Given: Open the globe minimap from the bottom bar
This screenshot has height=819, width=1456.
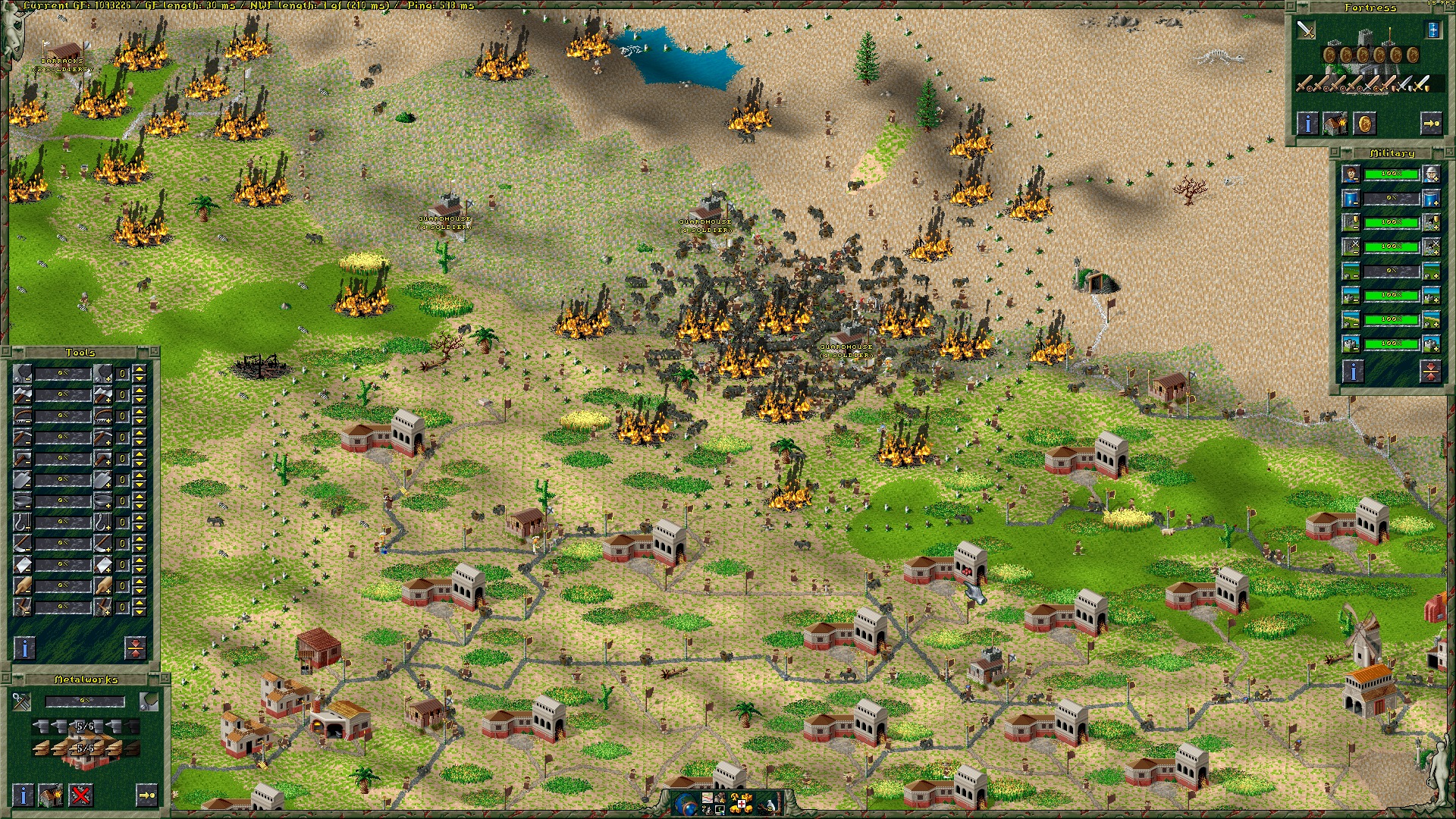Looking at the screenshot, I should coord(686,802).
